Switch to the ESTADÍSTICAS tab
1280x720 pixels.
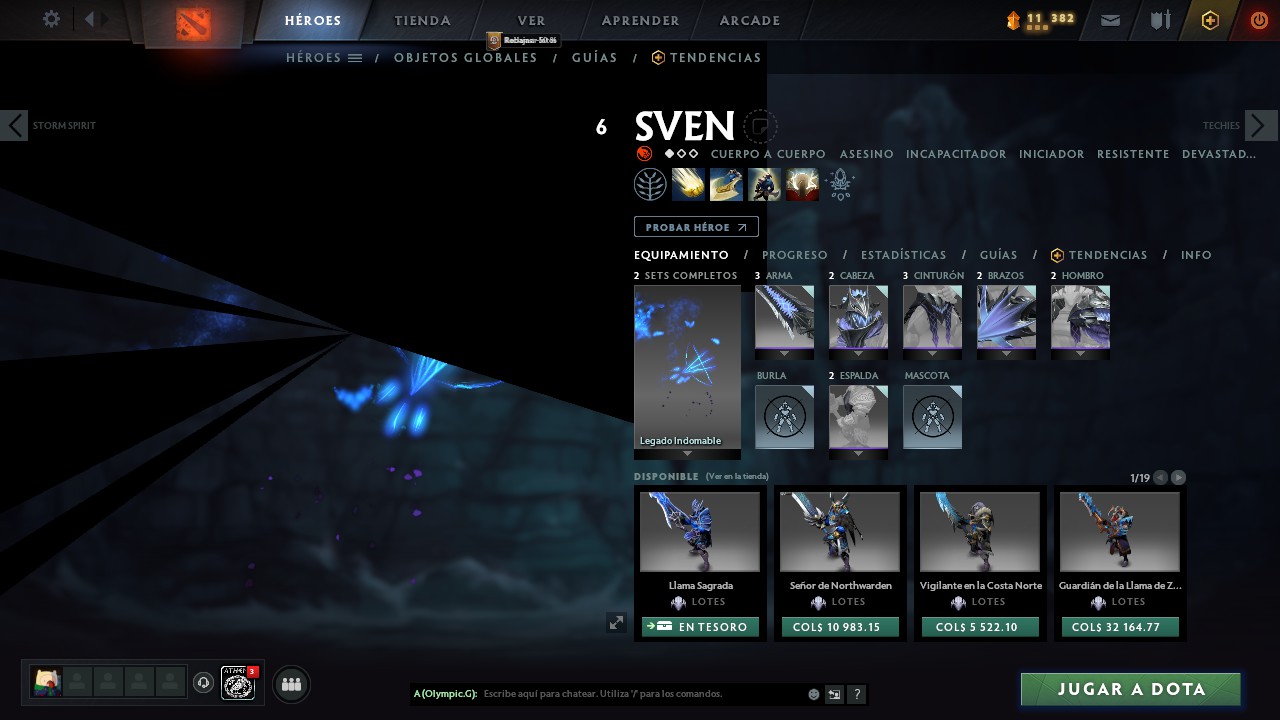point(904,255)
